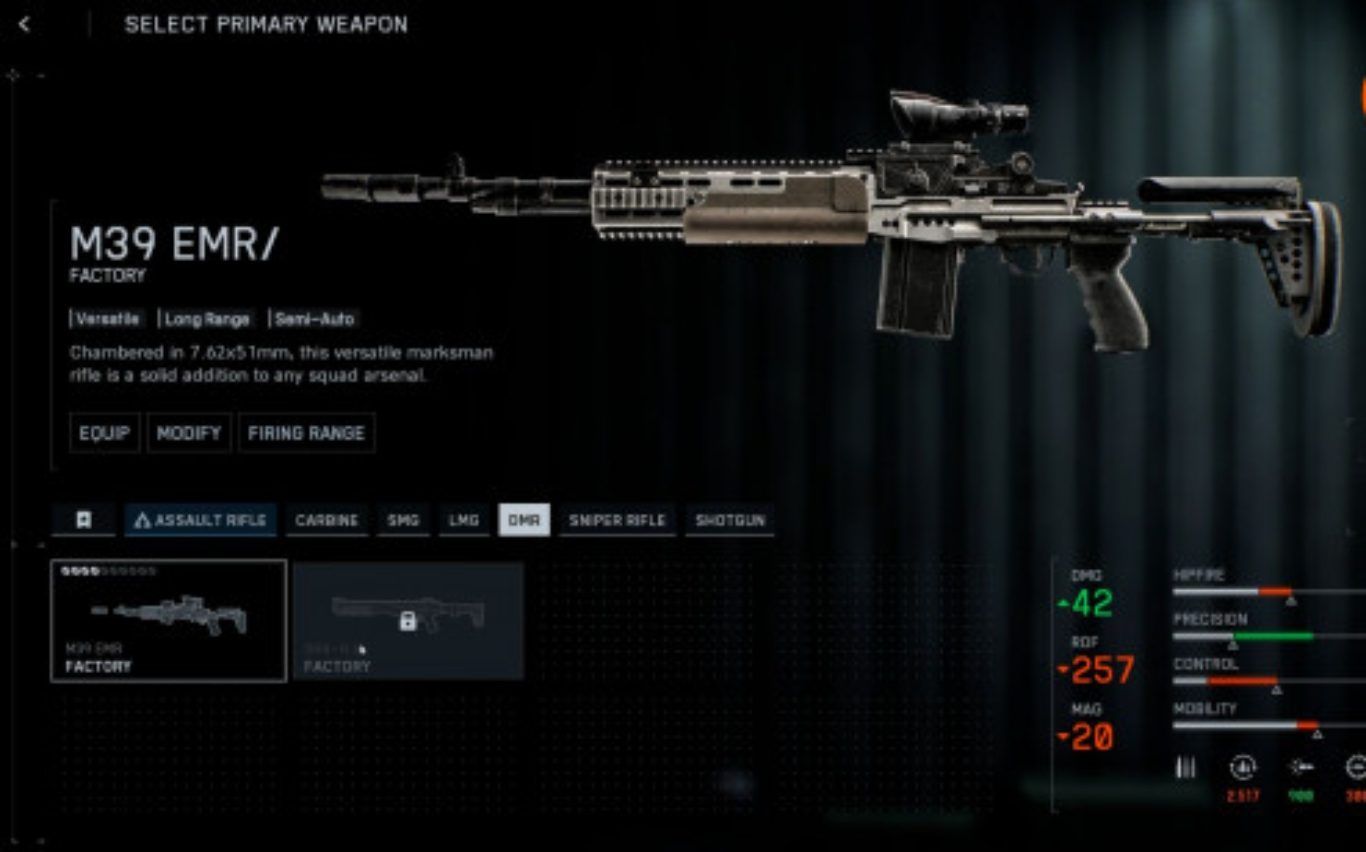Viewport: 1366px width, 852px height.
Task: Enter the Firing Range
Action: [x=306, y=433]
